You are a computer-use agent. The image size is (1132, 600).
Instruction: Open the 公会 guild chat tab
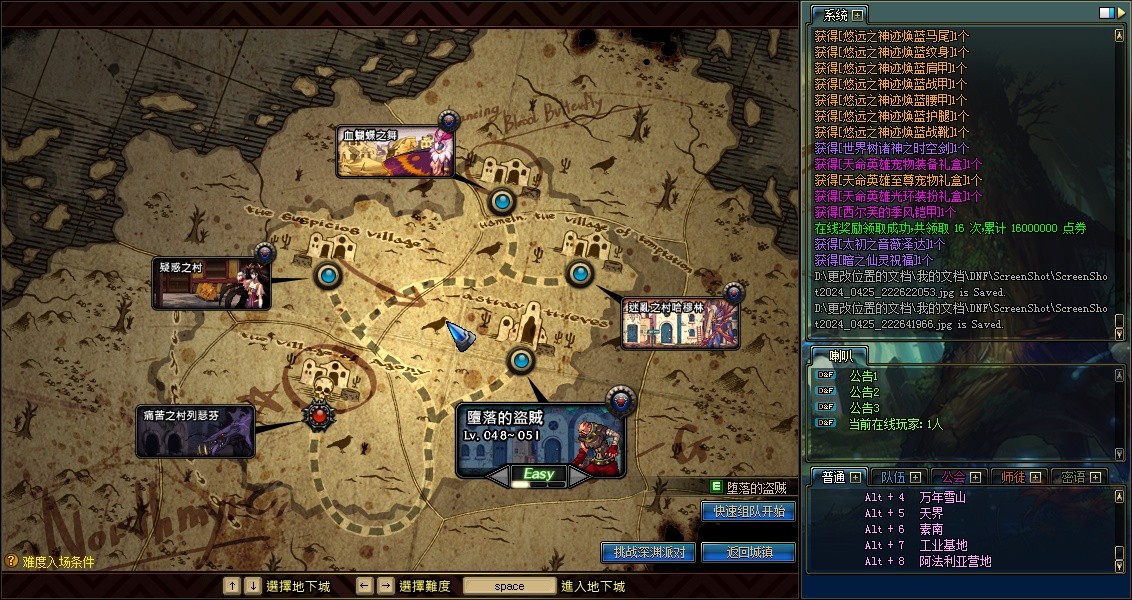coord(954,477)
